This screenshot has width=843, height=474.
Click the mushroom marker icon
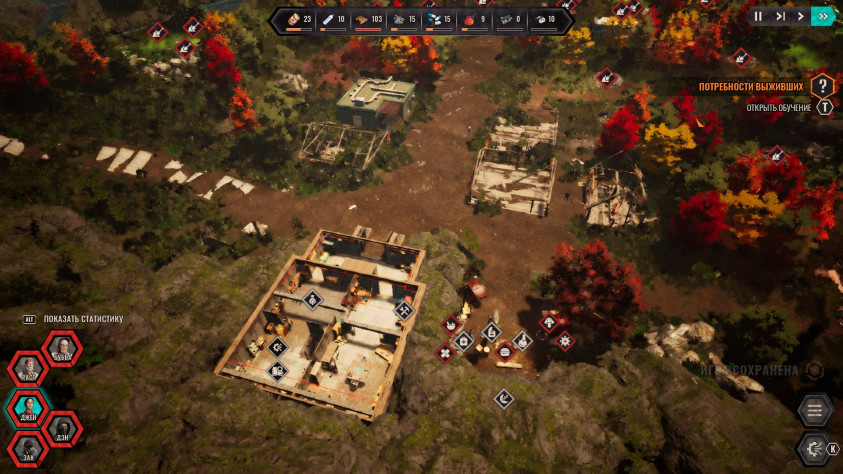pos(549,322)
